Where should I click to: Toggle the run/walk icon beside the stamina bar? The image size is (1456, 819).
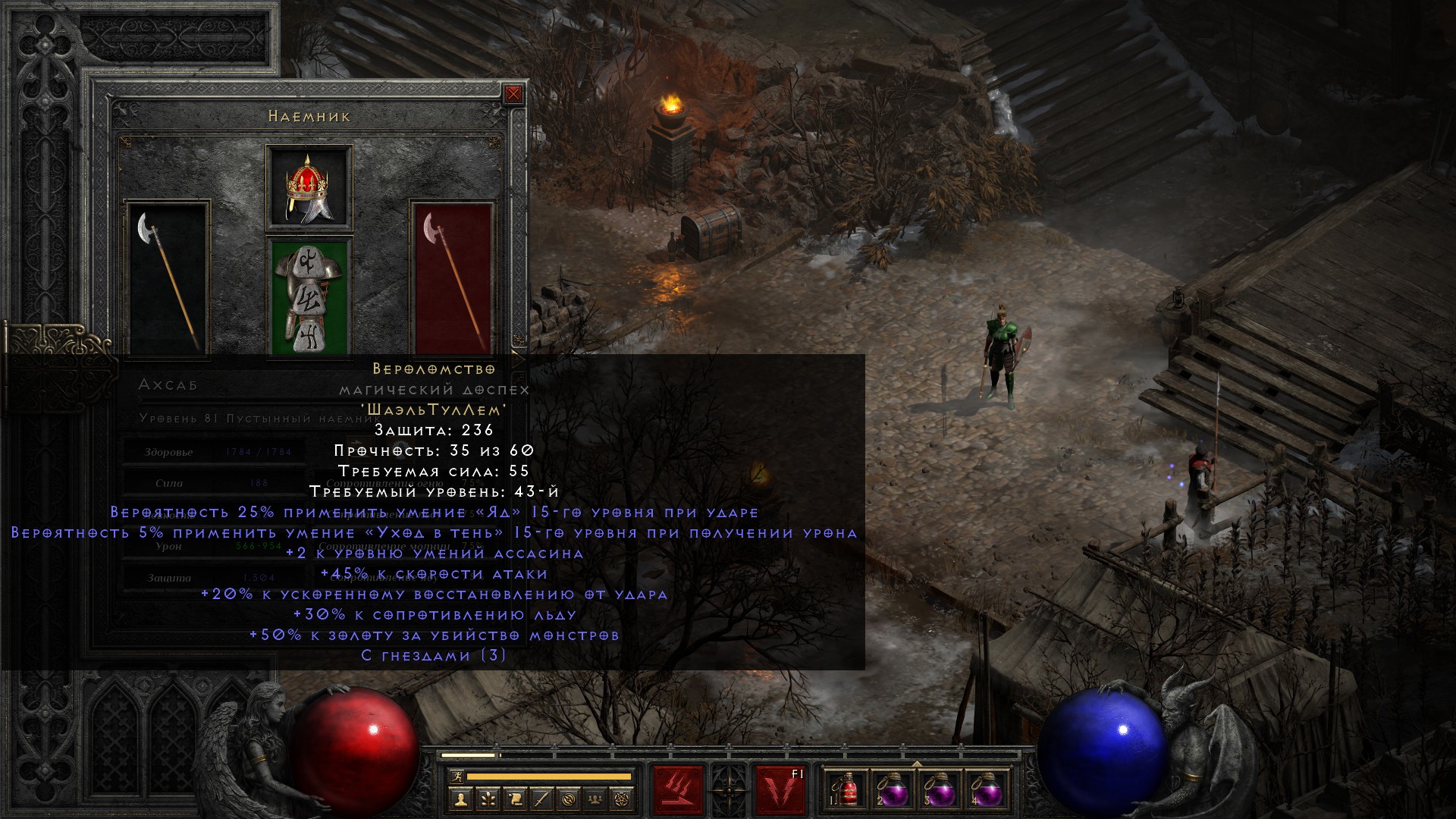tap(455, 777)
